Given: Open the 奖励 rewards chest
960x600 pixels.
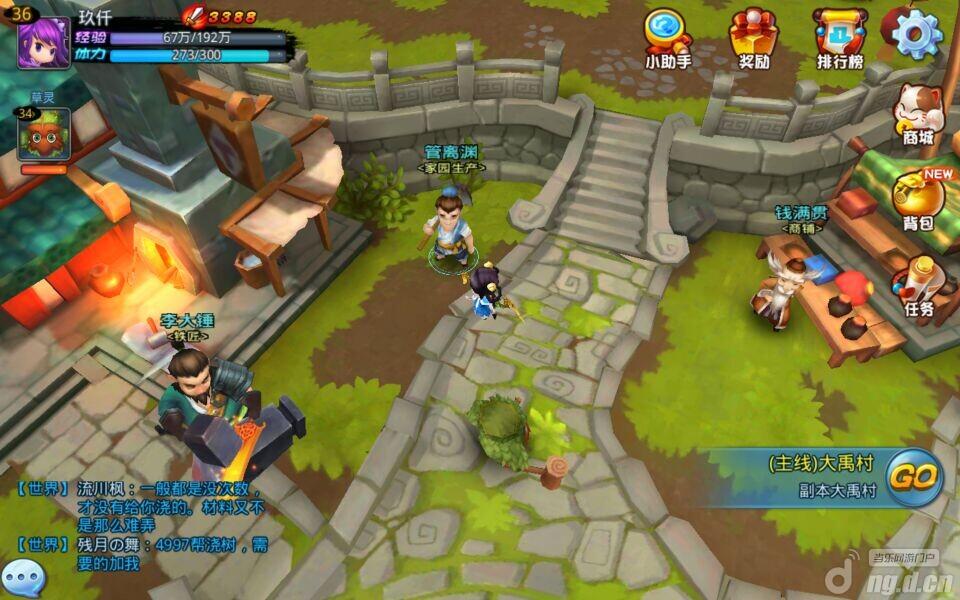Looking at the screenshot, I should coord(753,38).
